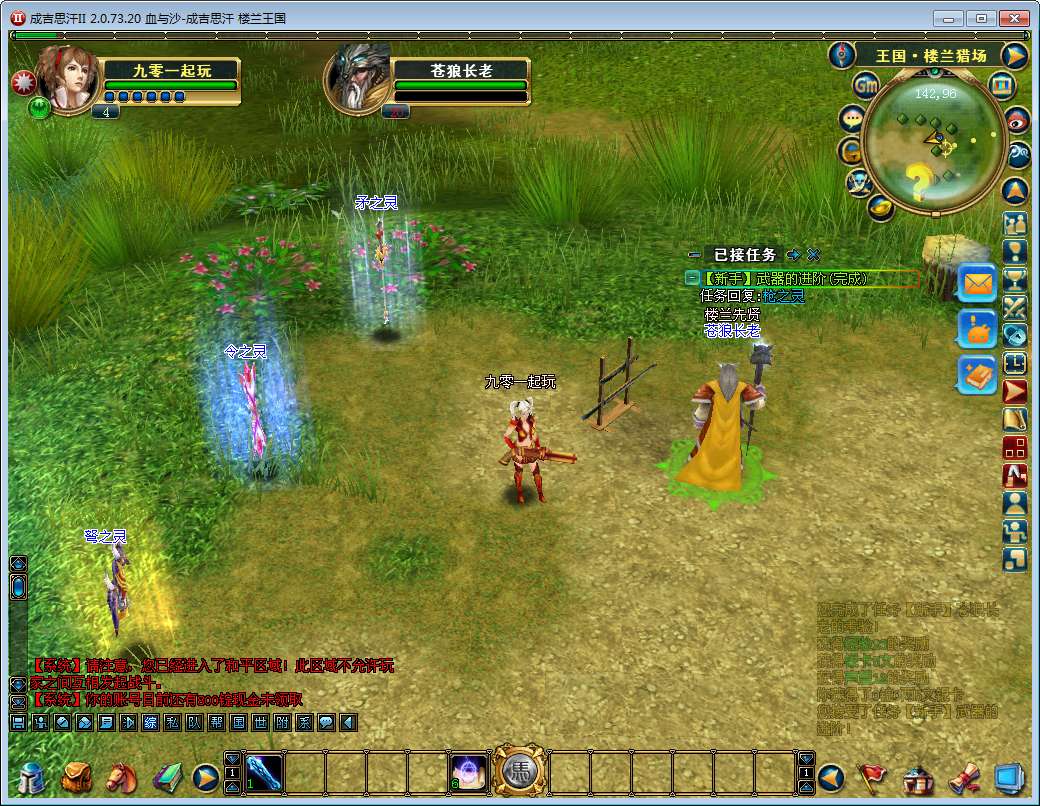Image resolution: width=1040 pixels, height=806 pixels.
Task: Maximize the game window
Action: [982, 18]
